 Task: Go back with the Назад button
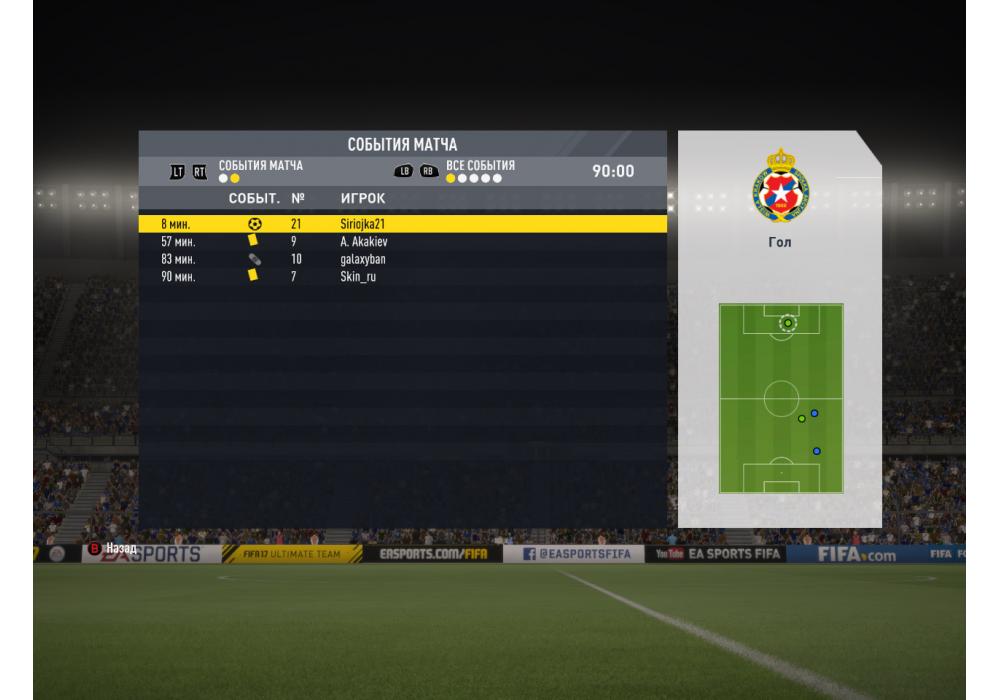tap(112, 548)
